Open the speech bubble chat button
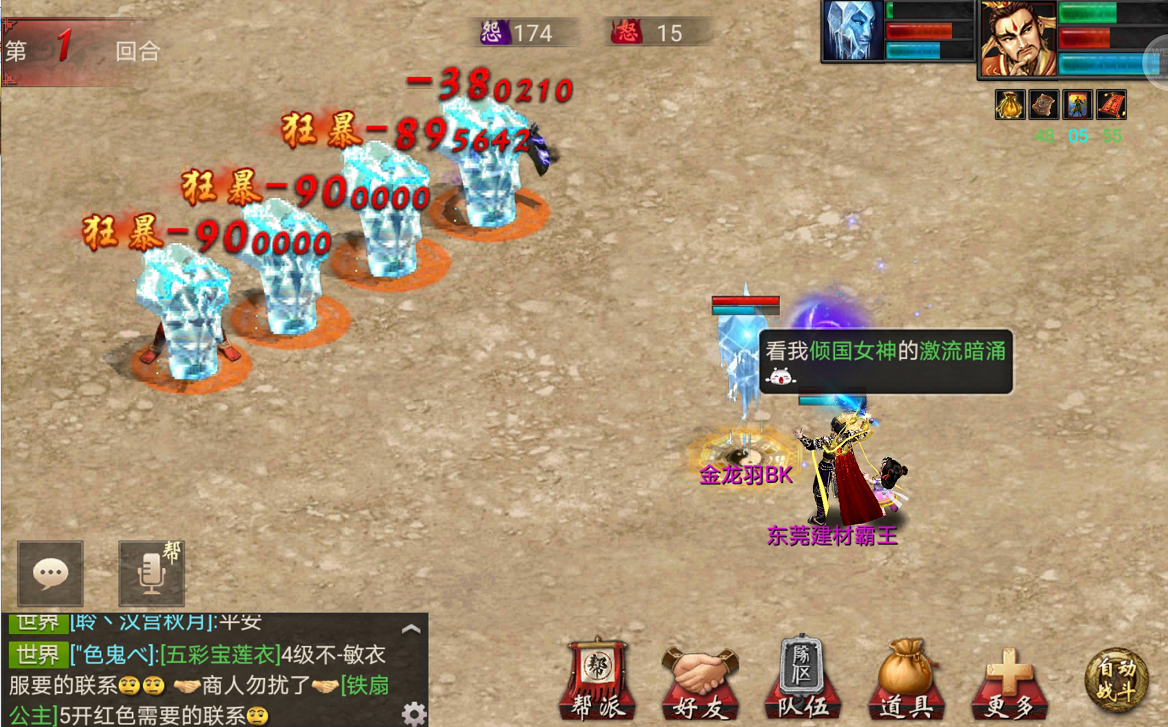 pos(50,573)
